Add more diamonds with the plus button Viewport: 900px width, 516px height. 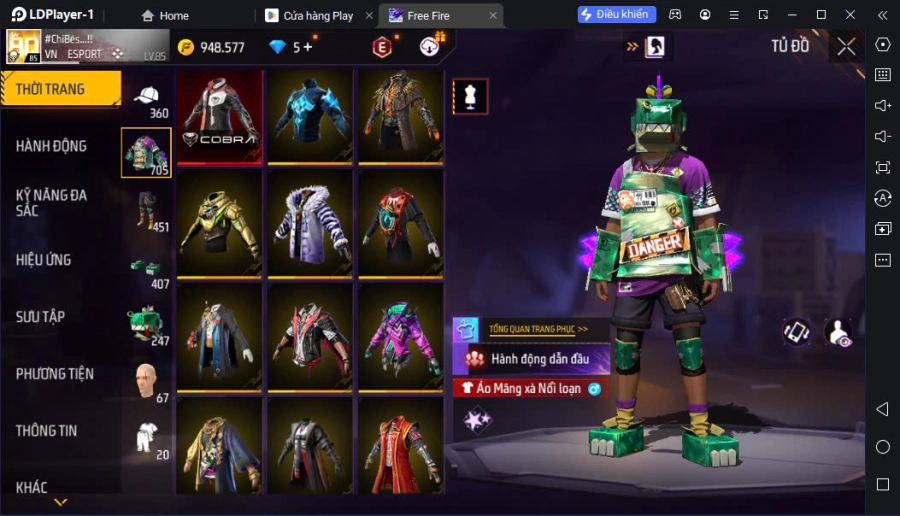pos(307,47)
